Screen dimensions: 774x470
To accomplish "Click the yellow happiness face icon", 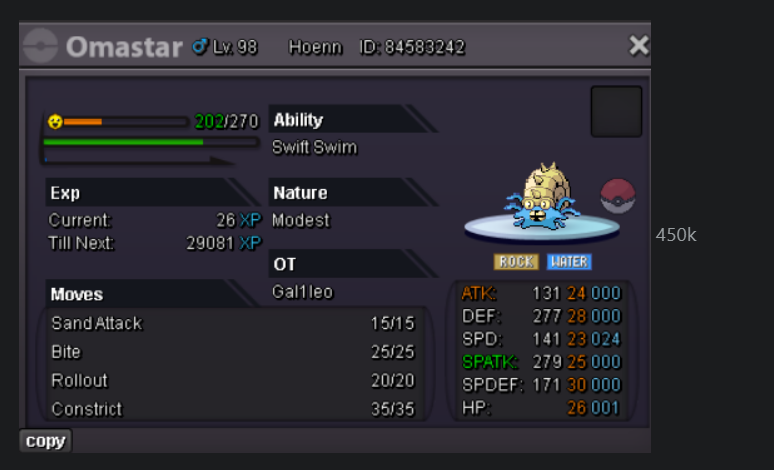I will click(x=55, y=122).
